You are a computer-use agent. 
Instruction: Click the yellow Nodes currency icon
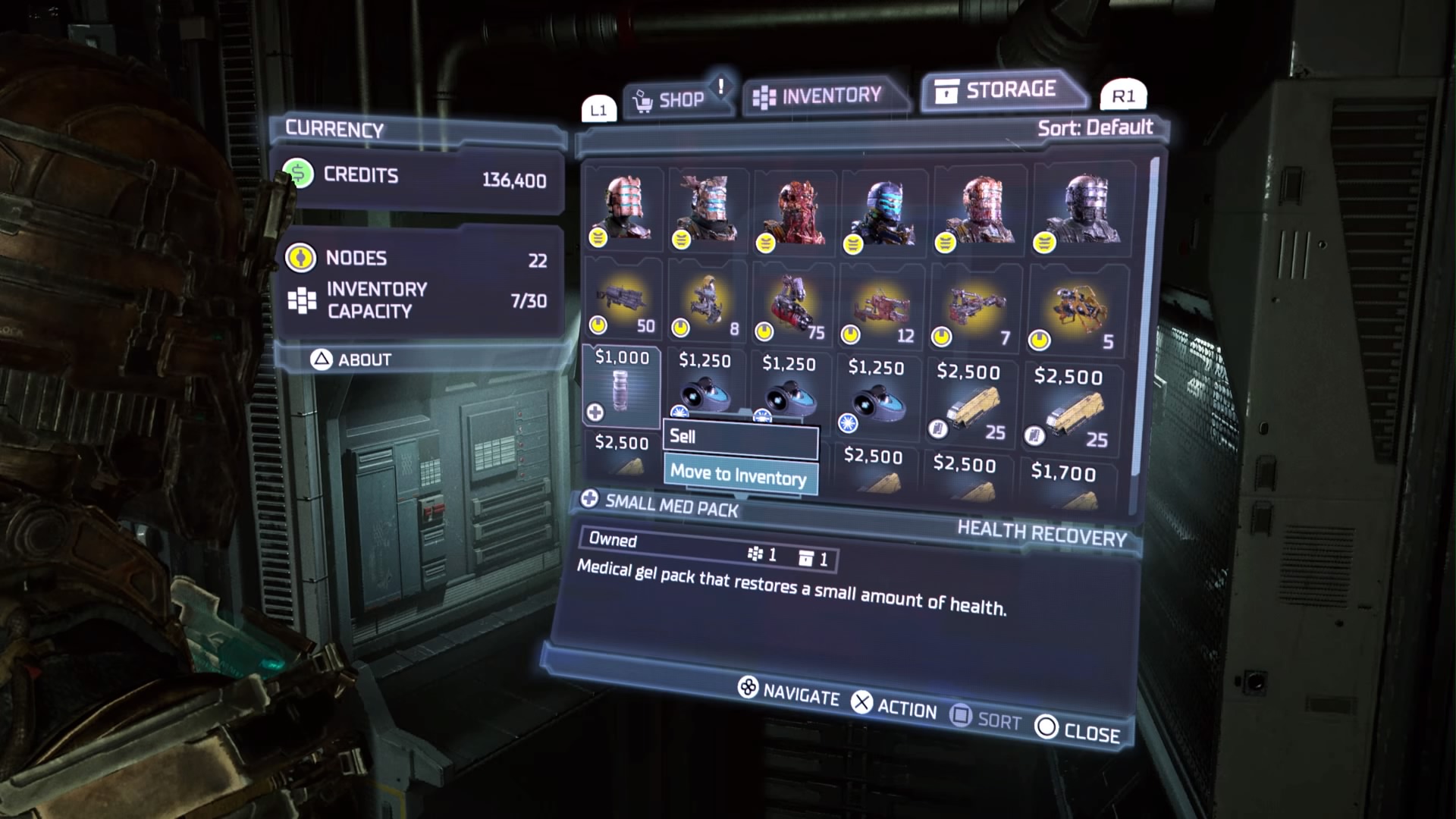(x=303, y=259)
